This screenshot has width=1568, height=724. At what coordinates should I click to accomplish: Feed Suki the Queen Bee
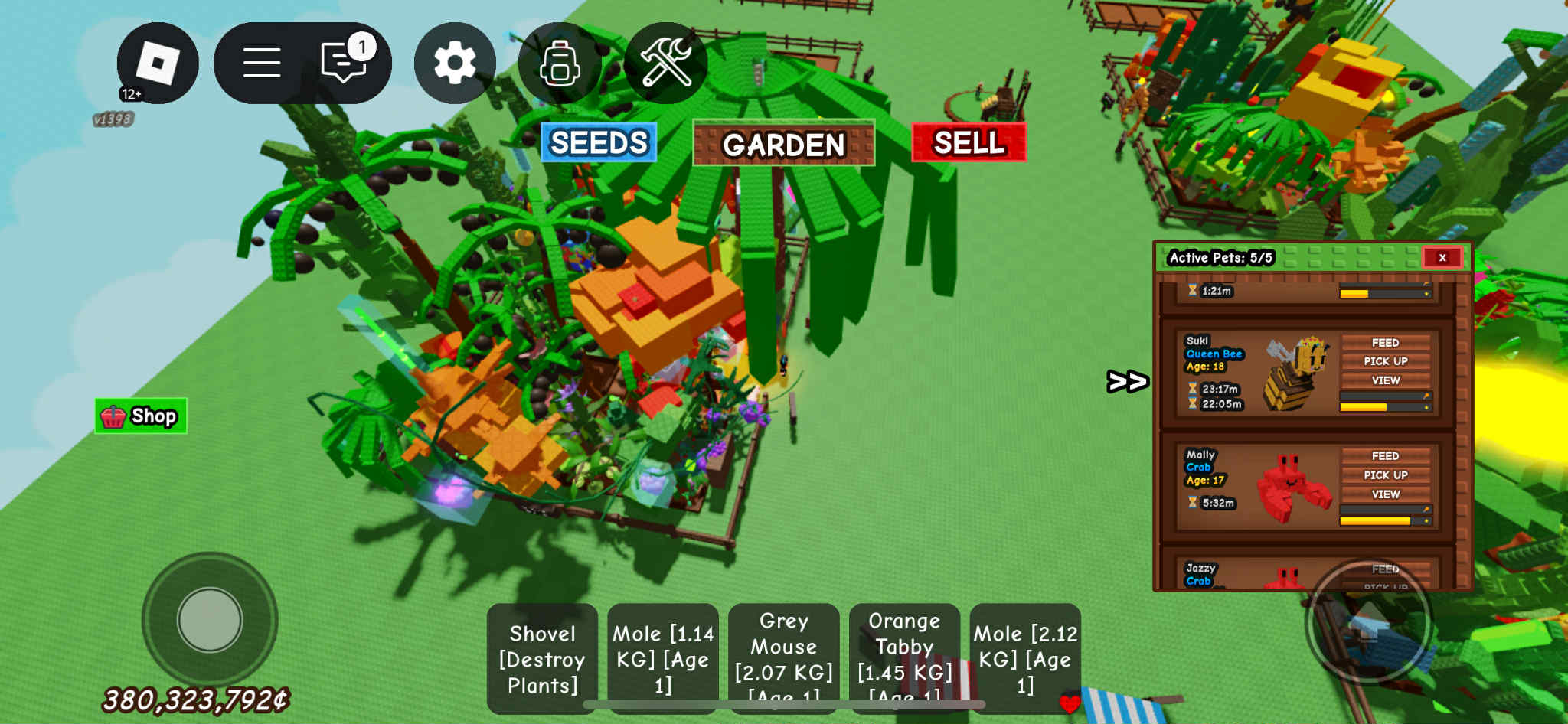click(x=1385, y=343)
